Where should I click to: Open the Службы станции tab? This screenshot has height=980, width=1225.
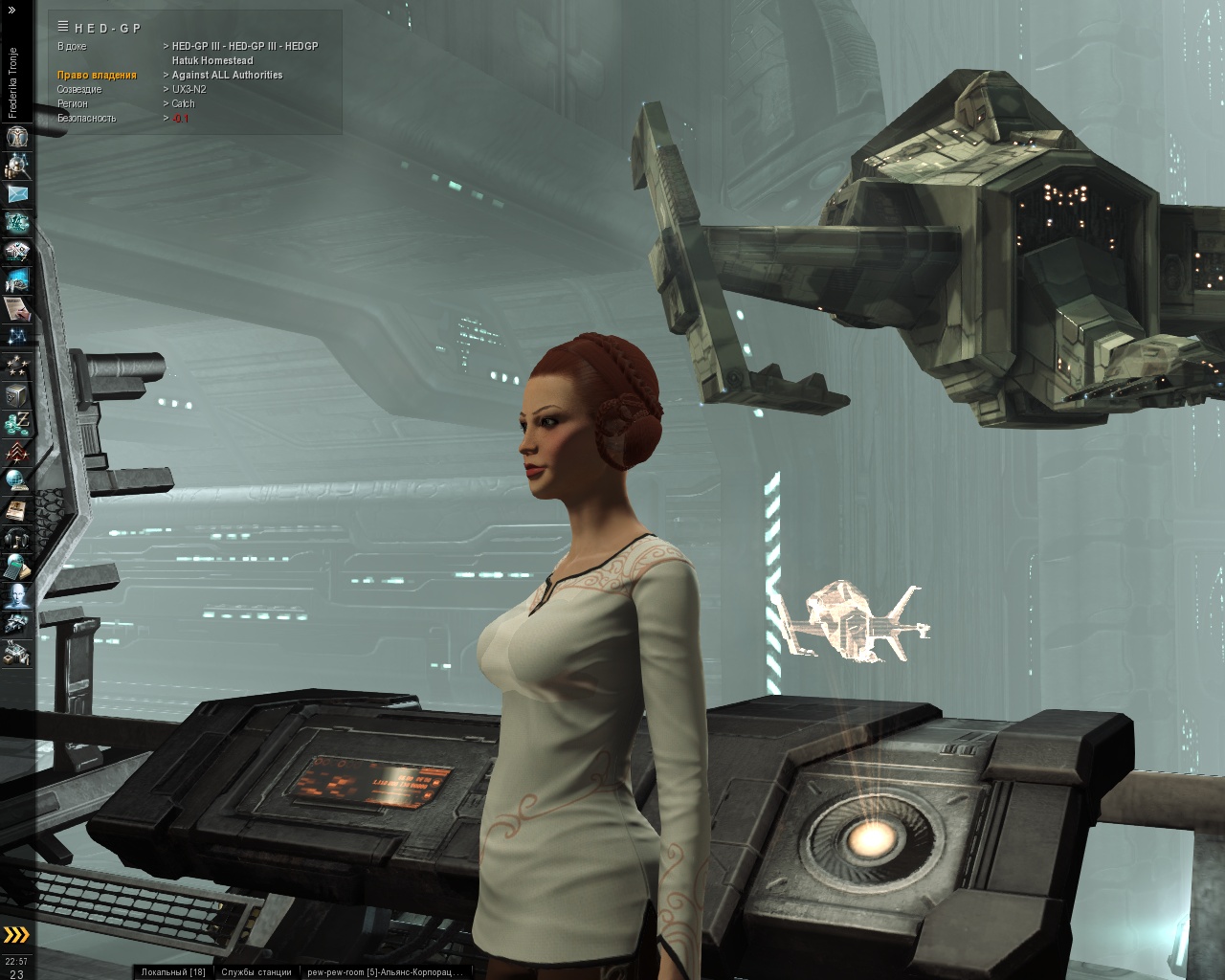point(256,972)
